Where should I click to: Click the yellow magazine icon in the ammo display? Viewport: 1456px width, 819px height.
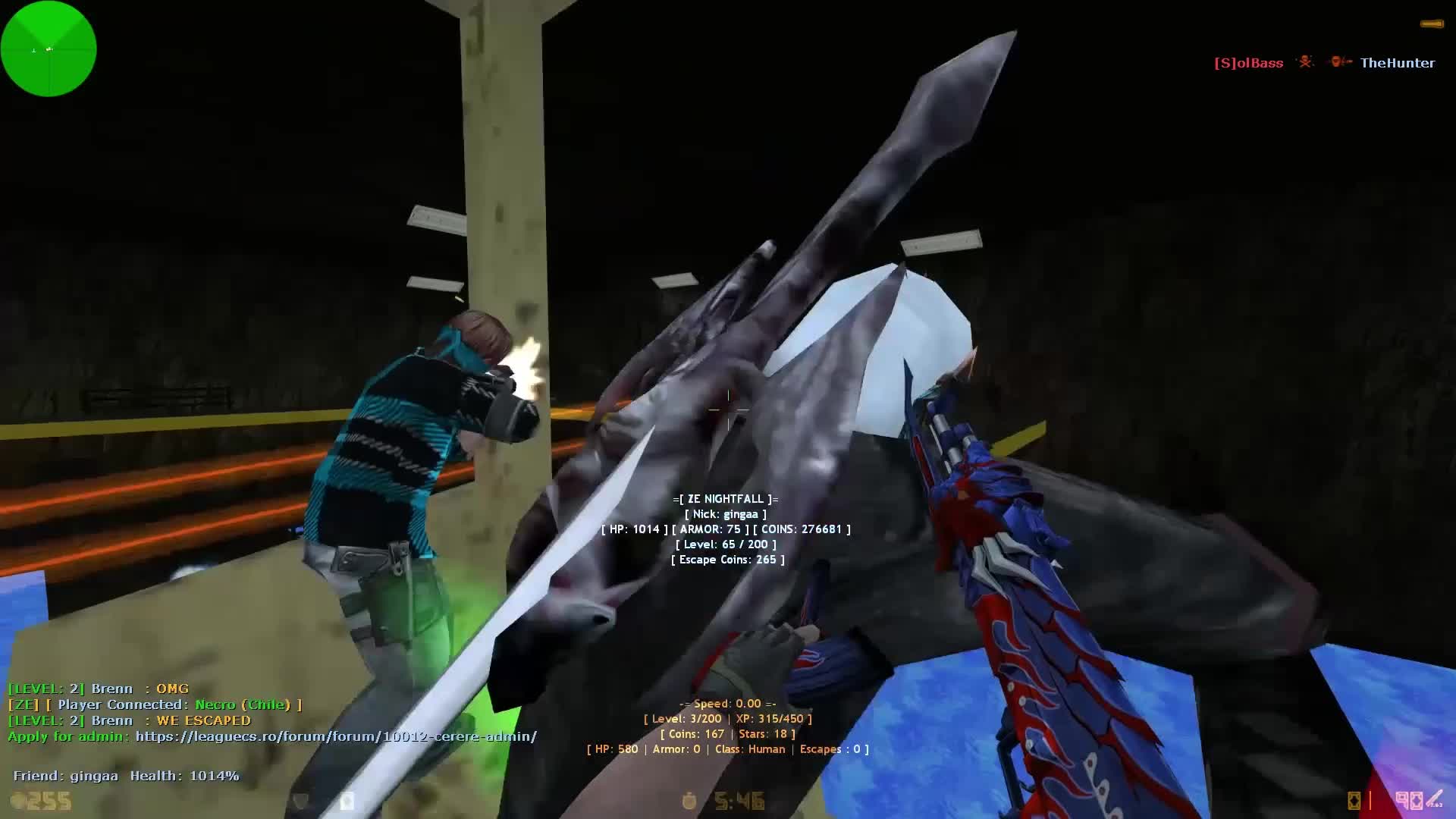tap(1354, 801)
